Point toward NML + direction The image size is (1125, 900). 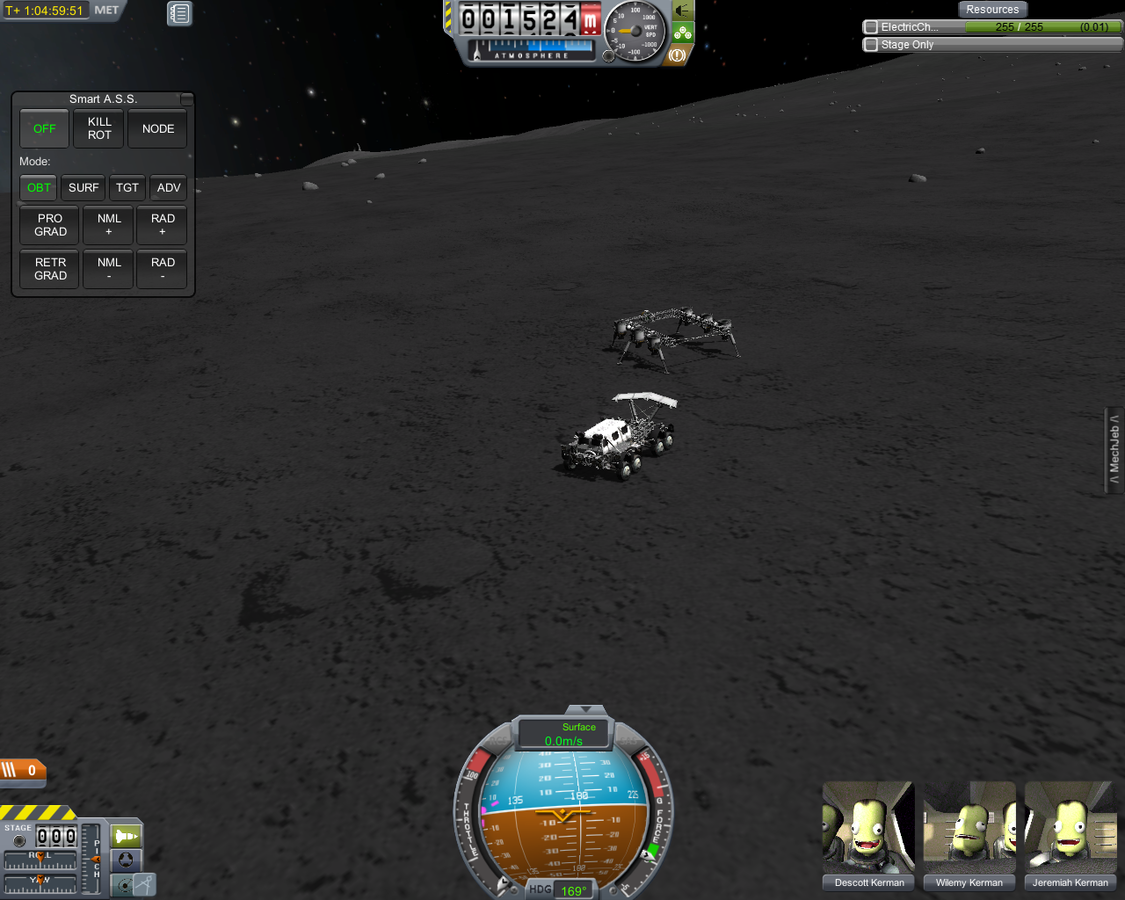[109, 225]
